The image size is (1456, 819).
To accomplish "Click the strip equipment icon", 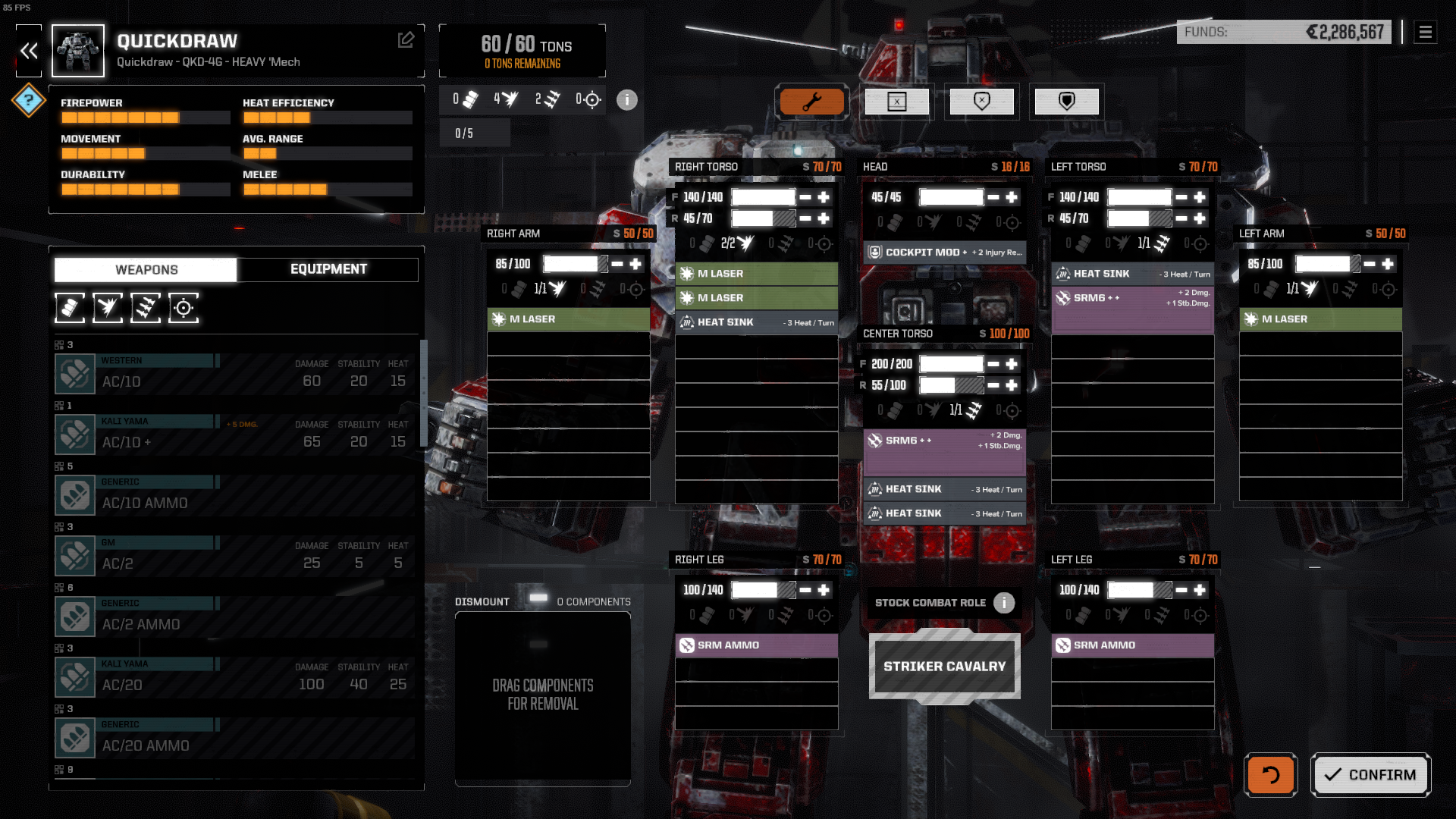I will coord(897,101).
